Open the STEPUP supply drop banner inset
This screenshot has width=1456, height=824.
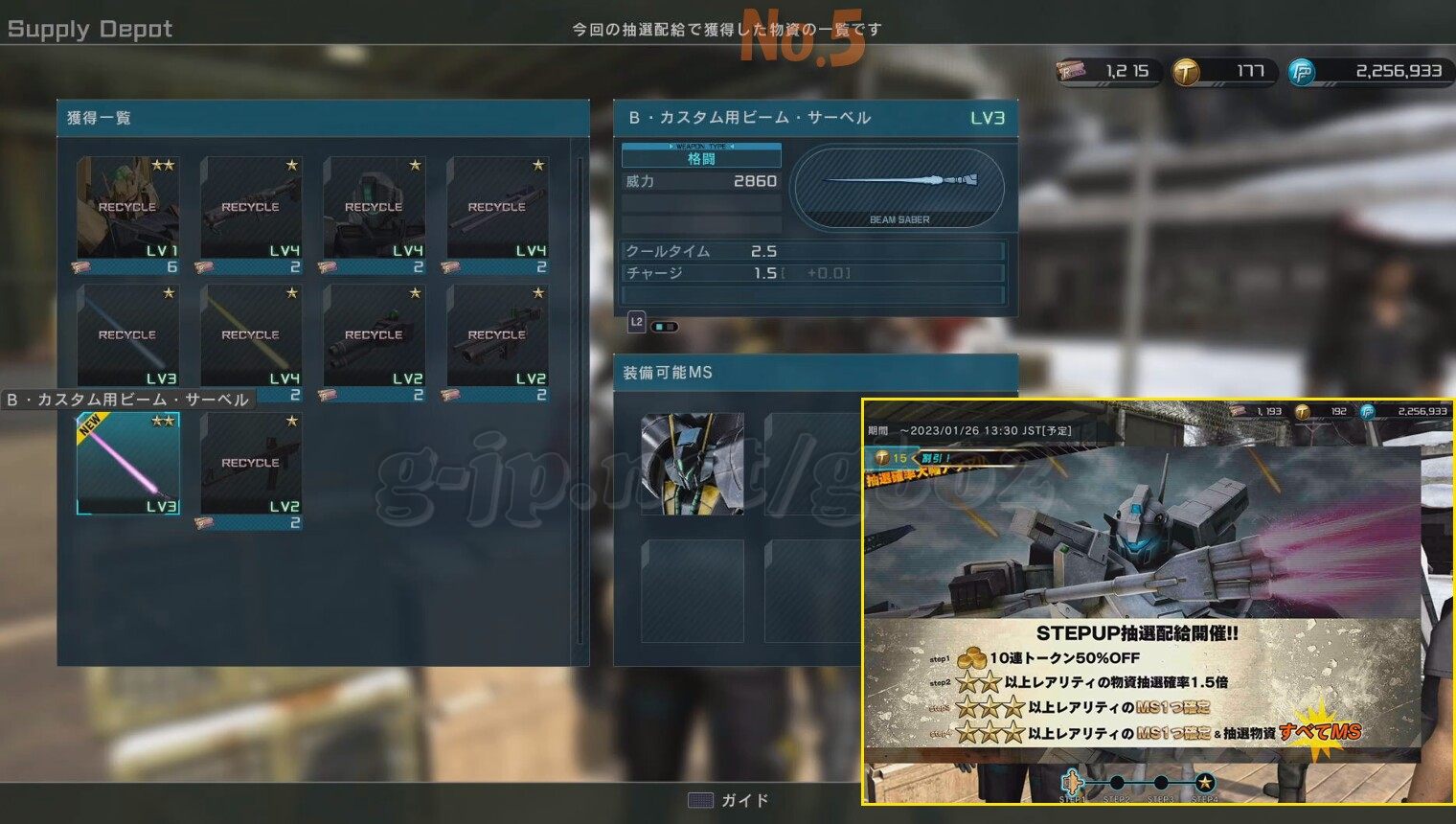click(1157, 602)
